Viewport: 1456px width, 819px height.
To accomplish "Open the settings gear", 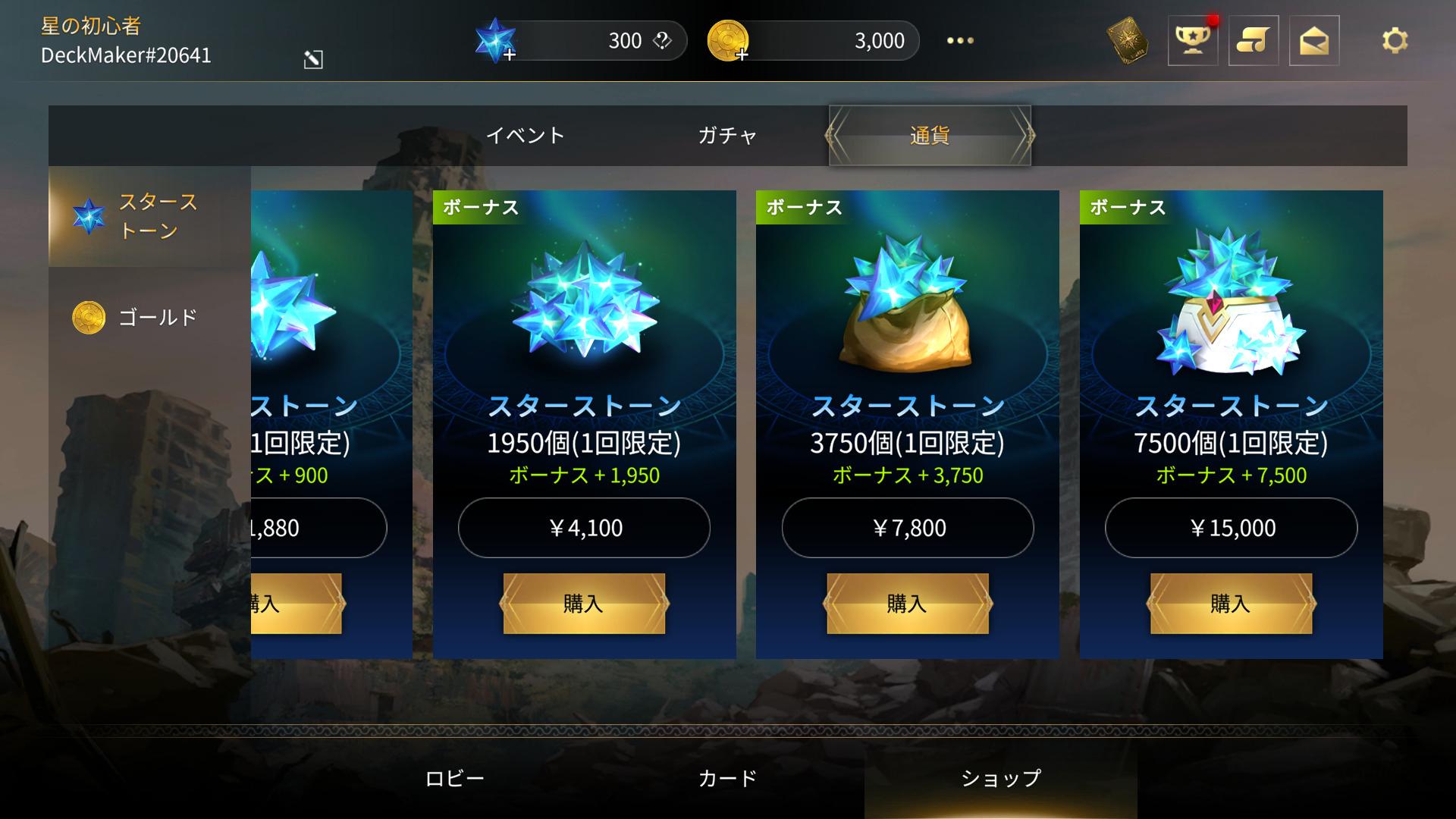I will coord(1395,41).
